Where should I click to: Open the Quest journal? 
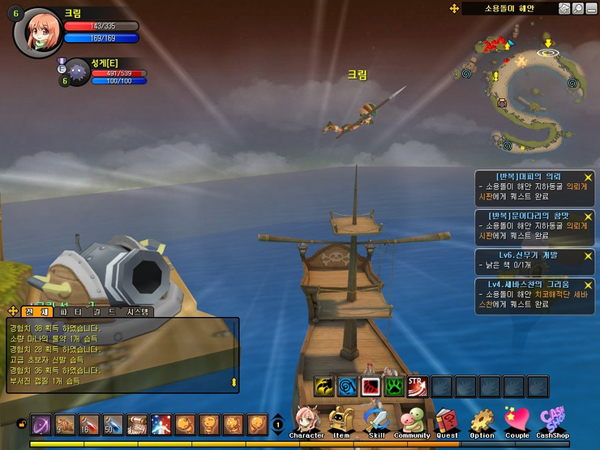click(446, 422)
